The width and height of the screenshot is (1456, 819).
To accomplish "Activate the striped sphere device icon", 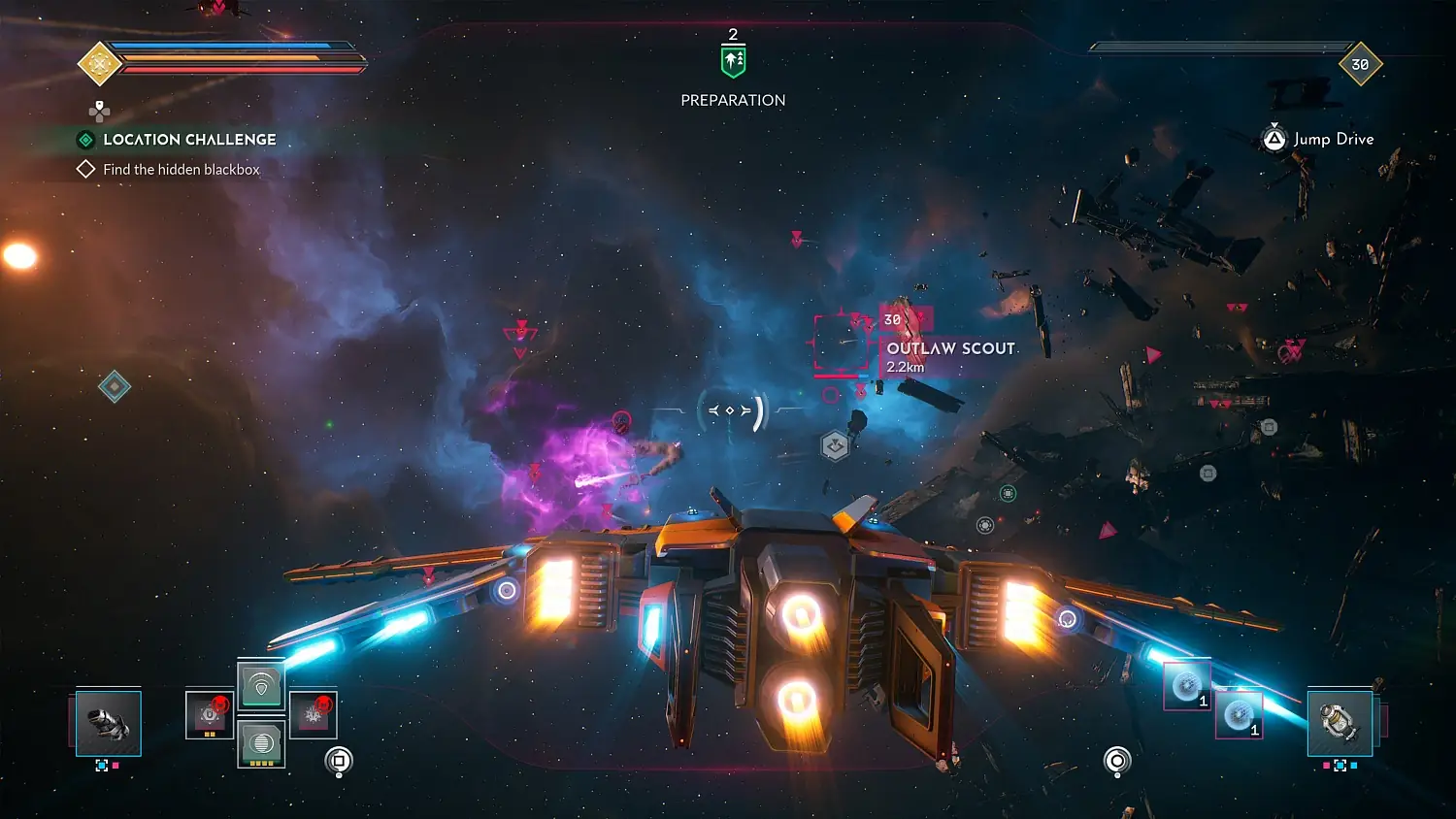I will 262,743.
